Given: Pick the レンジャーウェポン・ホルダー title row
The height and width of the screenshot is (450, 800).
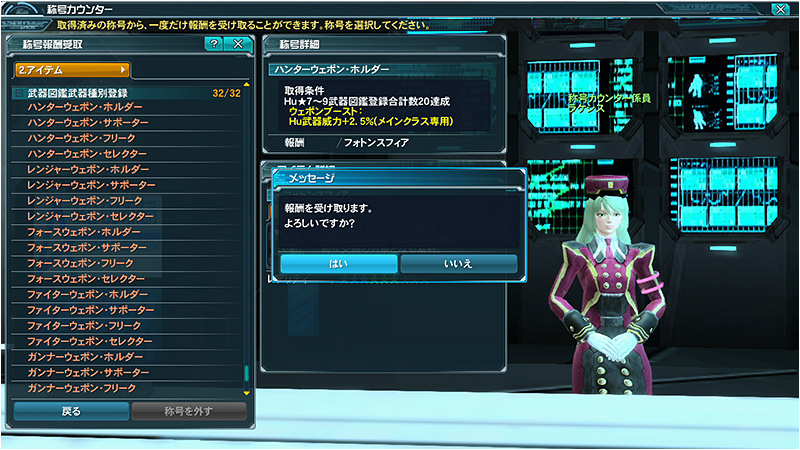Looking at the screenshot, I should [x=88, y=169].
